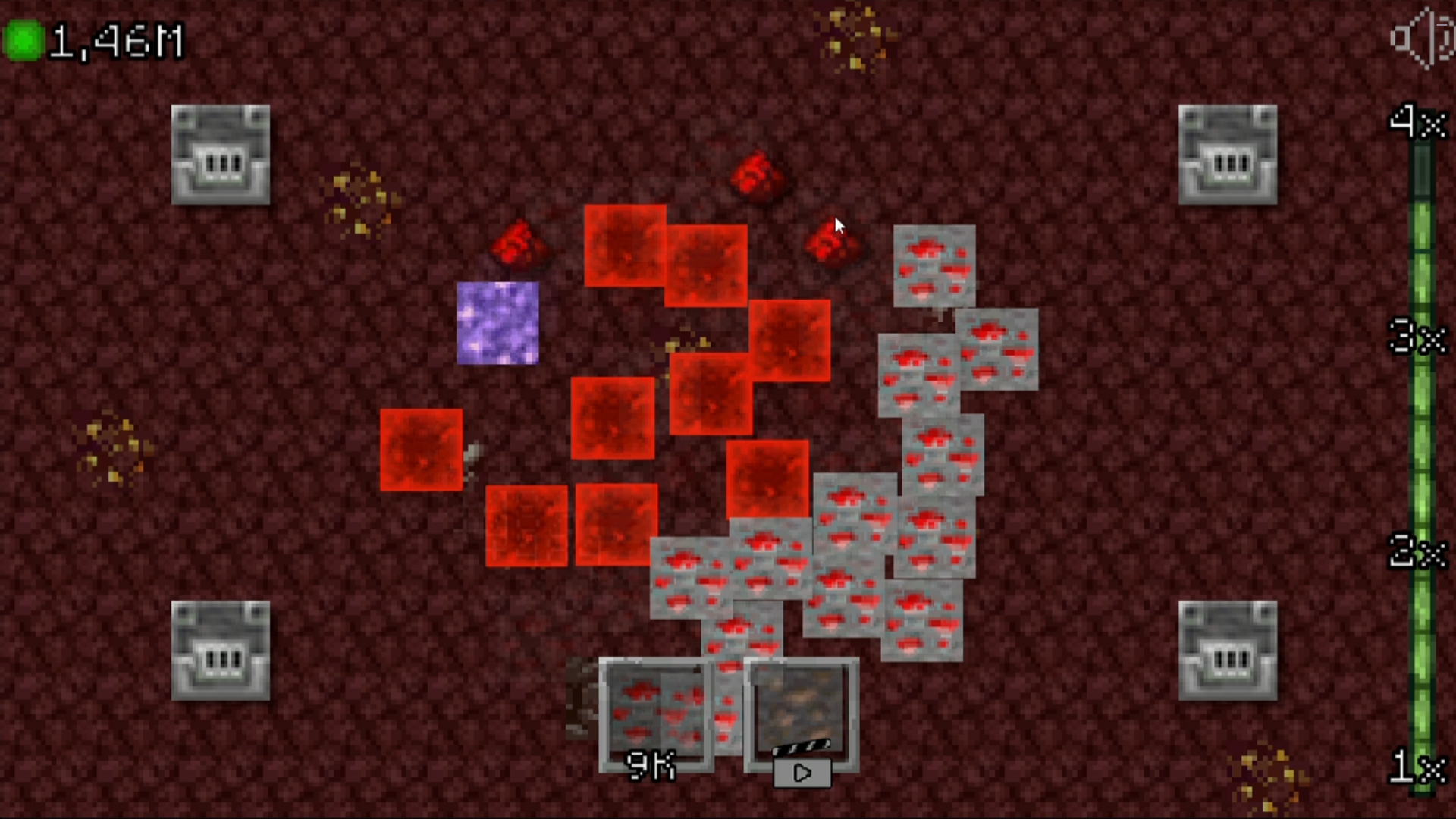Mine the rightmost redstone ore block
Viewport: 1456px width, 819px height.
[997, 349]
